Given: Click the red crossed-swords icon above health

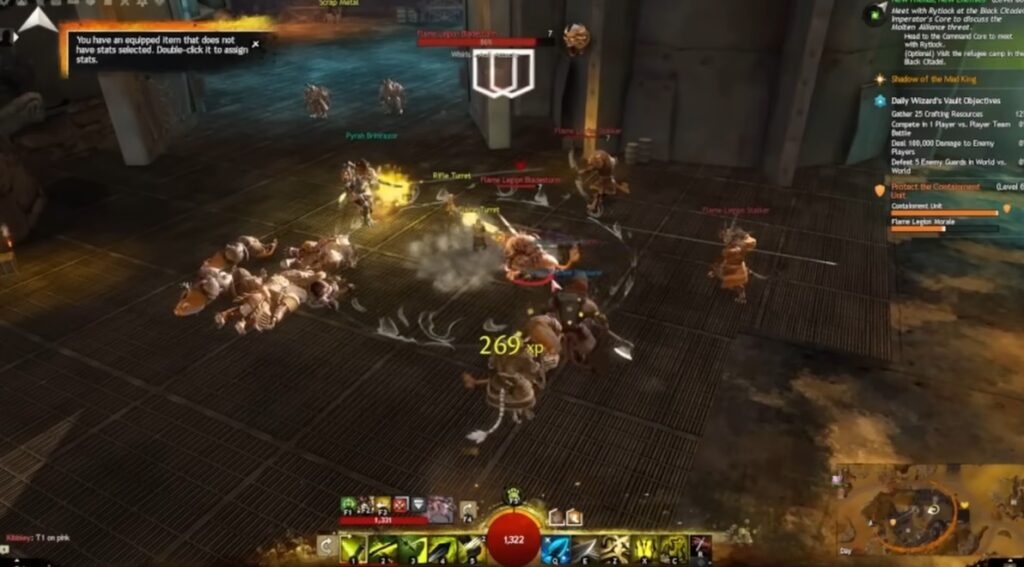Looking at the screenshot, I should [x=400, y=504].
